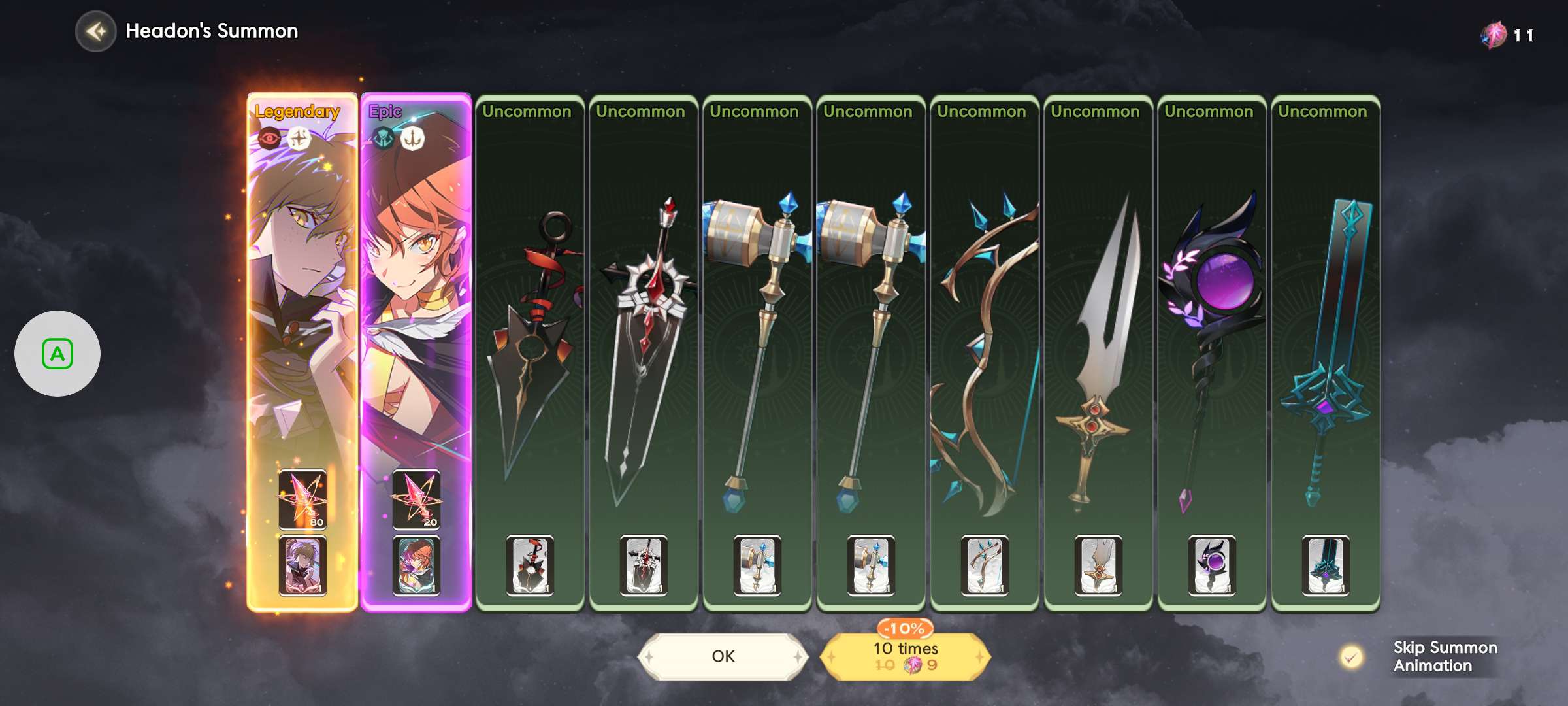The width and height of the screenshot is (1568, 706).
Task: Open the Legendary card's 80 crystal reward
Action: (302, 499)
